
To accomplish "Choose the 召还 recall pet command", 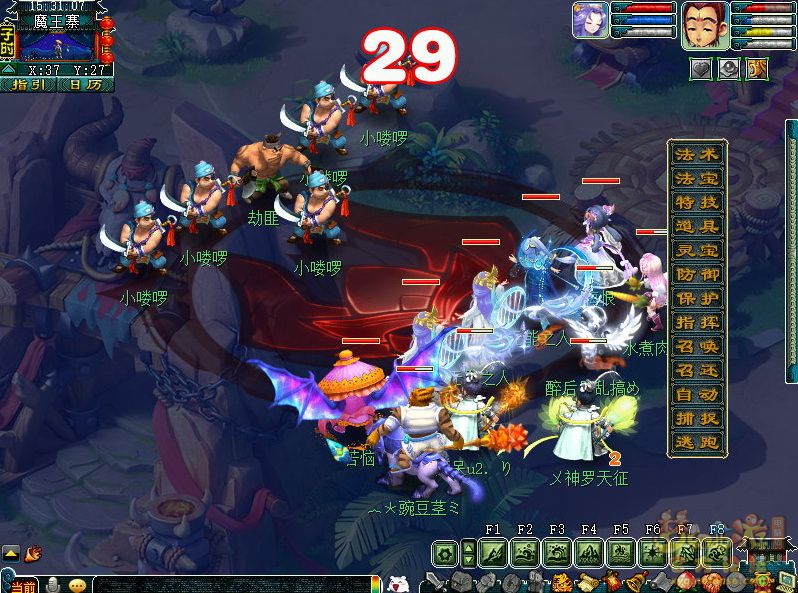I will (x=696, y=370).
